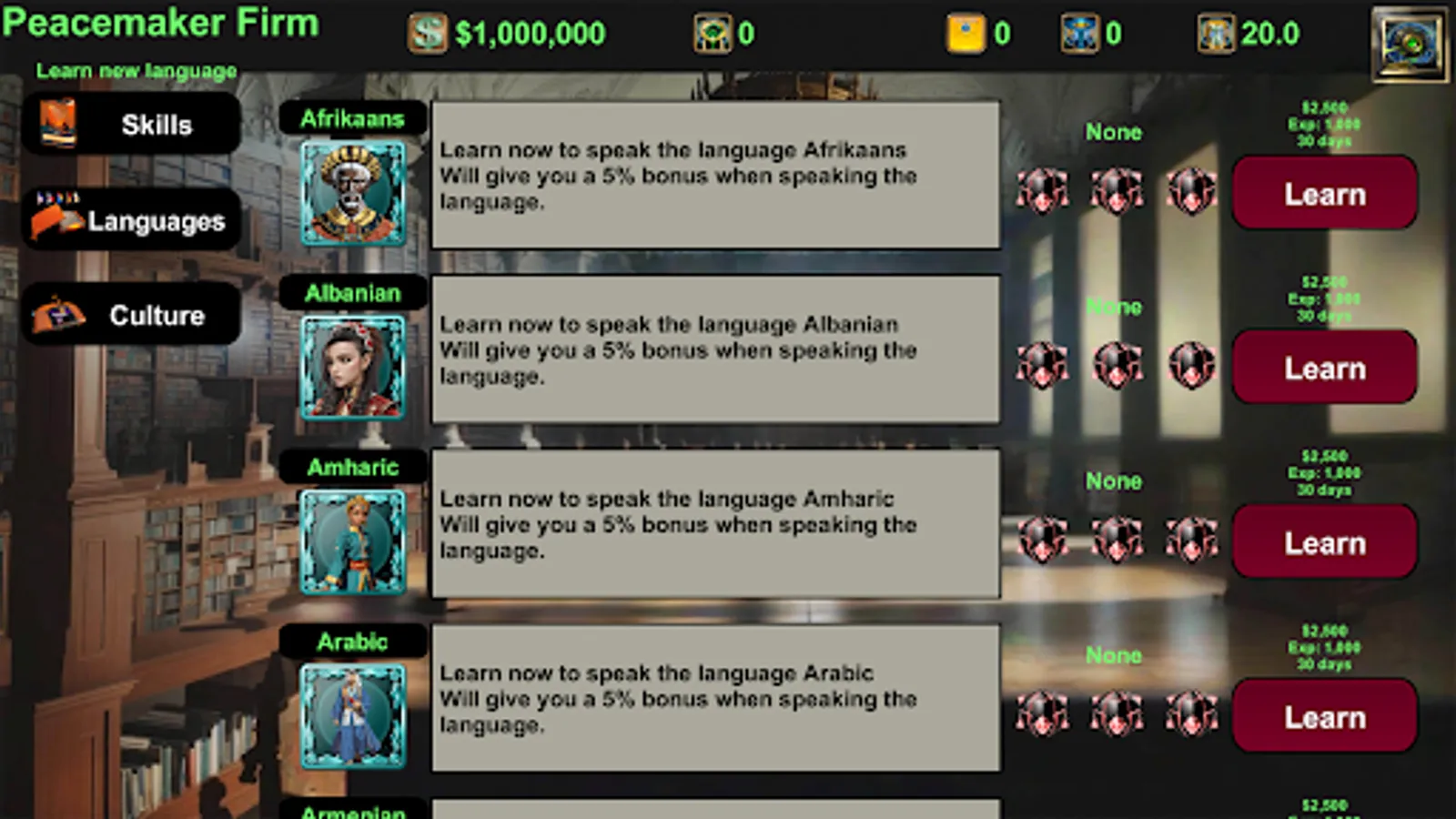Select the Afrikaans language tab
Viewport: 1456px width, 819px height.
tap(353, 117)
